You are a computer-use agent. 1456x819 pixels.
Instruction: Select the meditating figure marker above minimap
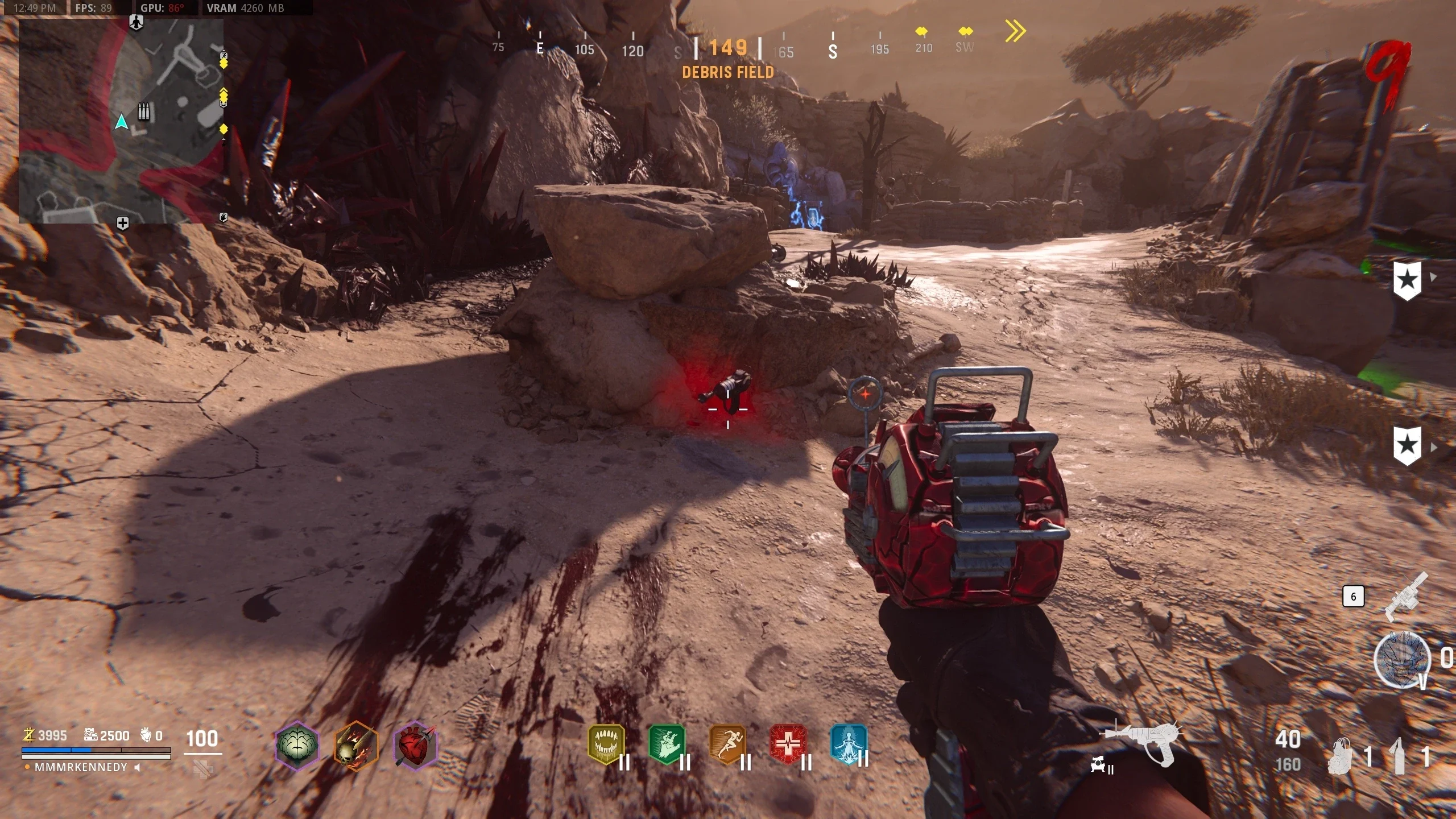136,22
